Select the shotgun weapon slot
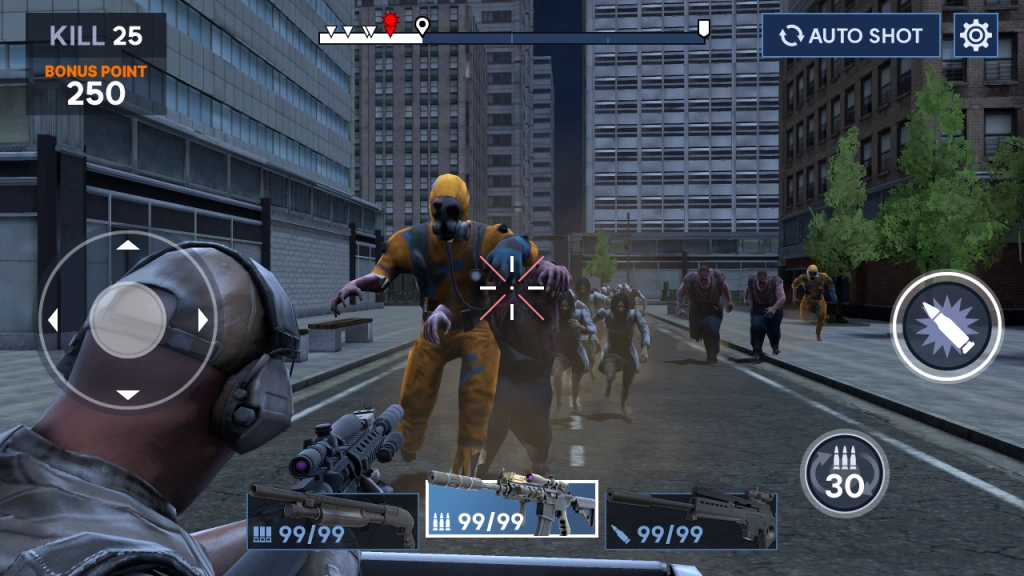Screen dimensions: 1024x576 333,516
